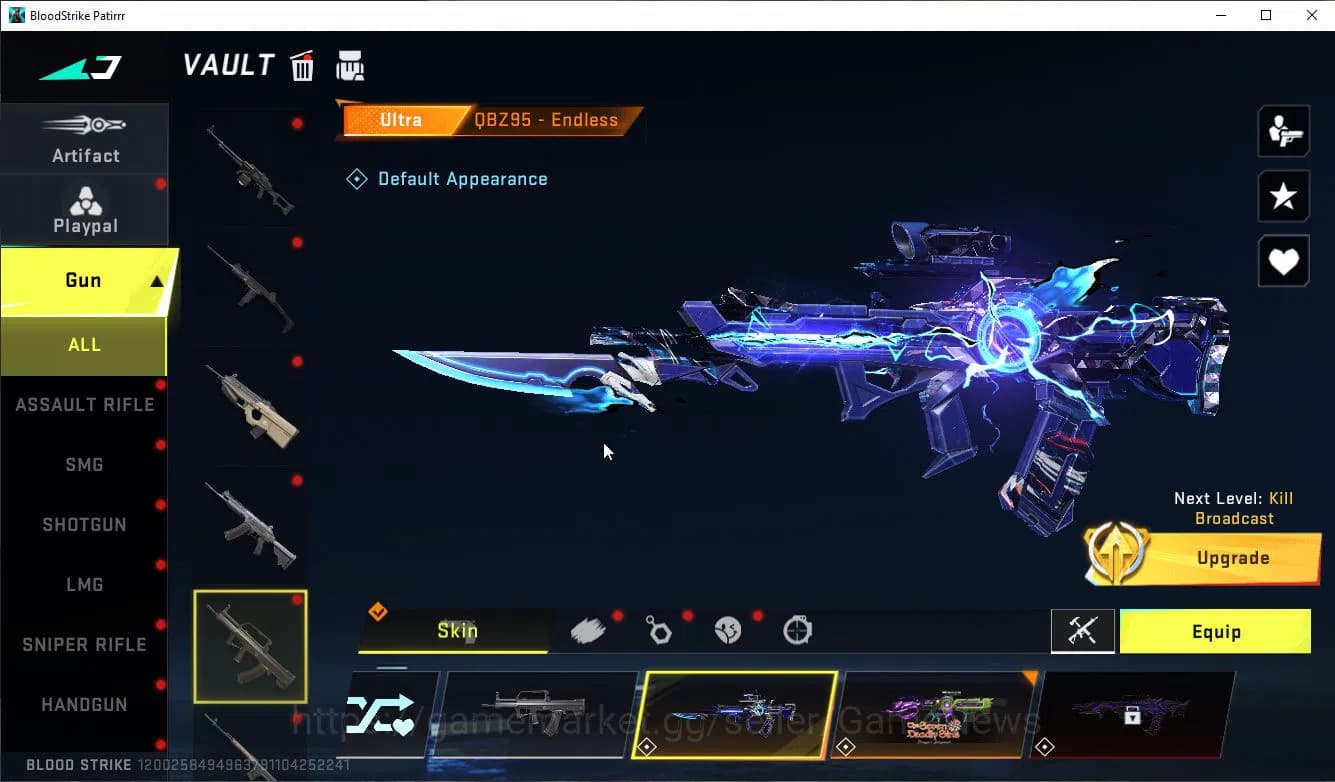The width and height of the screenshot is (1335, 782).
Task: Select the scope reticle icon
Action: tap(797, 629)
